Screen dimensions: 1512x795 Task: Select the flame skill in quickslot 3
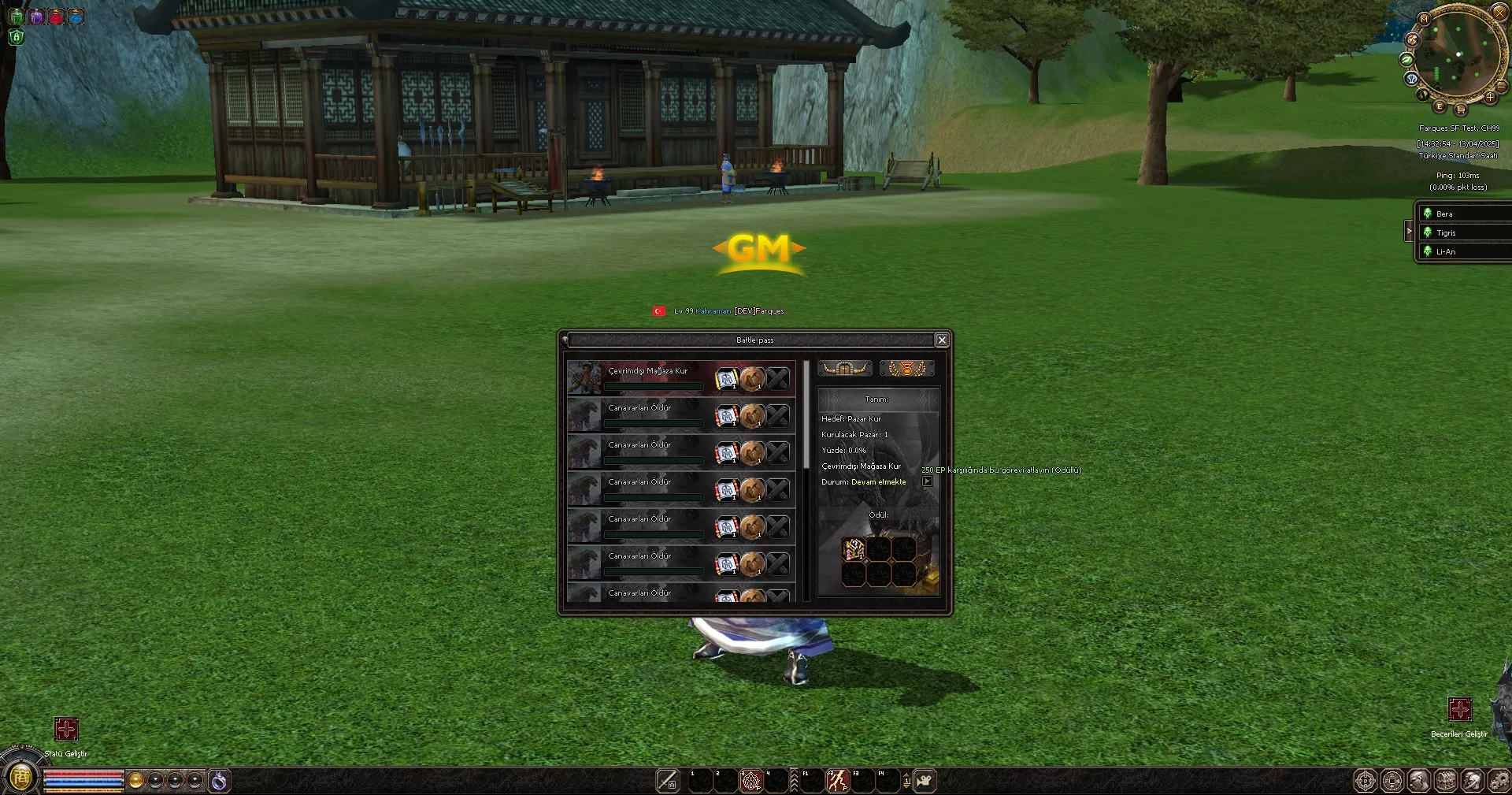752,781
